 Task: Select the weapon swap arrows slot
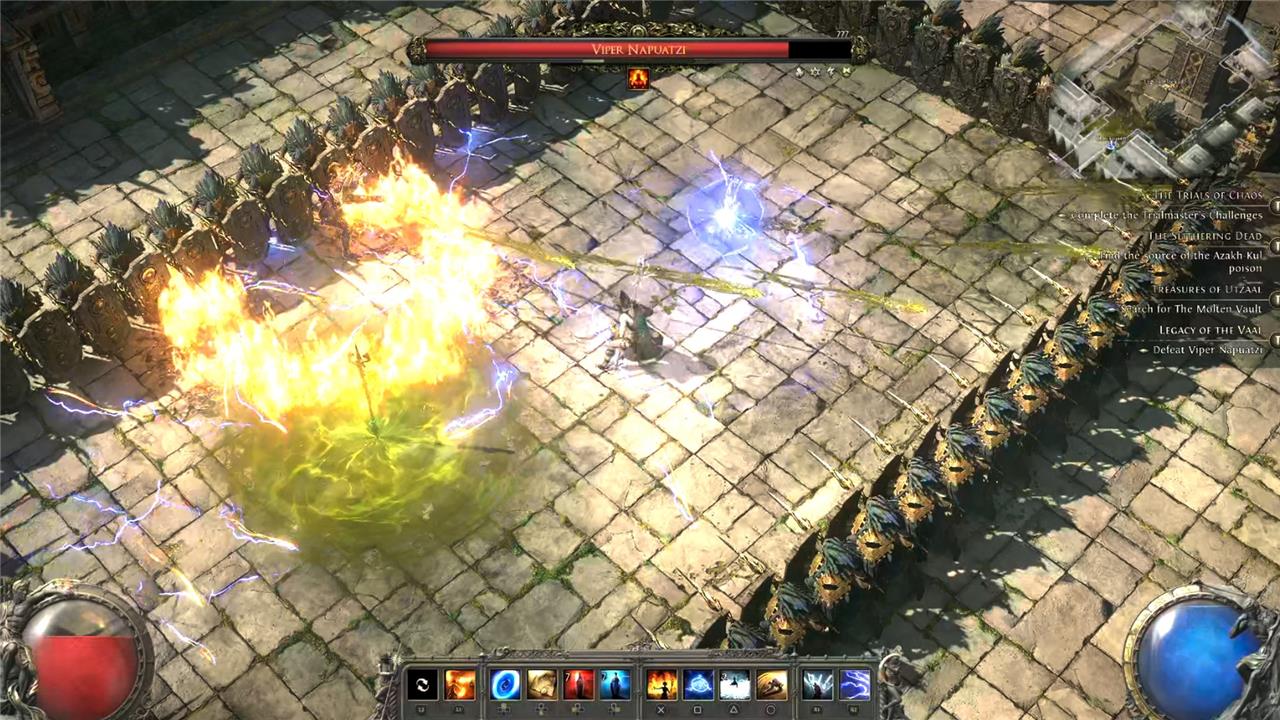[x=422, y=685]
